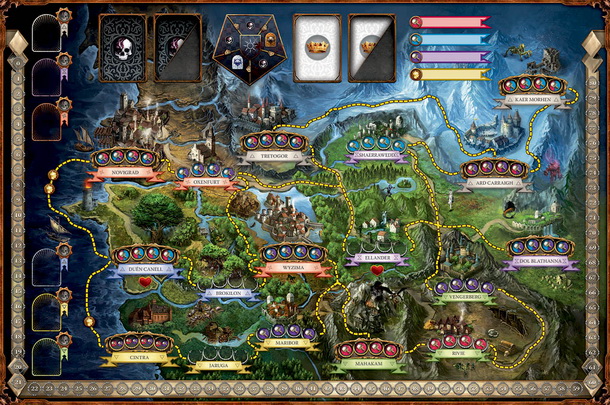Click the Wyzima city banner
Screen dimensions: 610x405
point(293,268)
